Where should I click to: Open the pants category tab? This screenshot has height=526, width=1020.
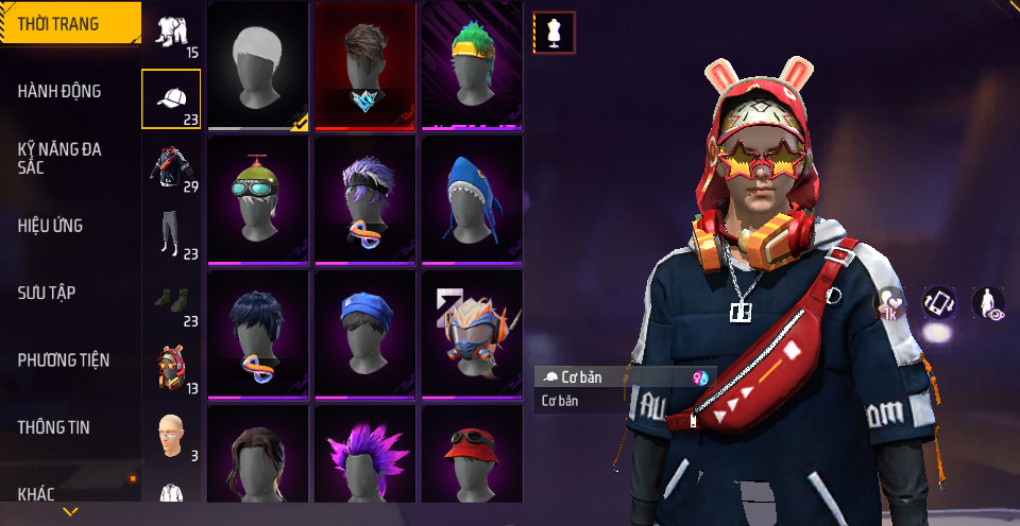[x=171, y=235]
